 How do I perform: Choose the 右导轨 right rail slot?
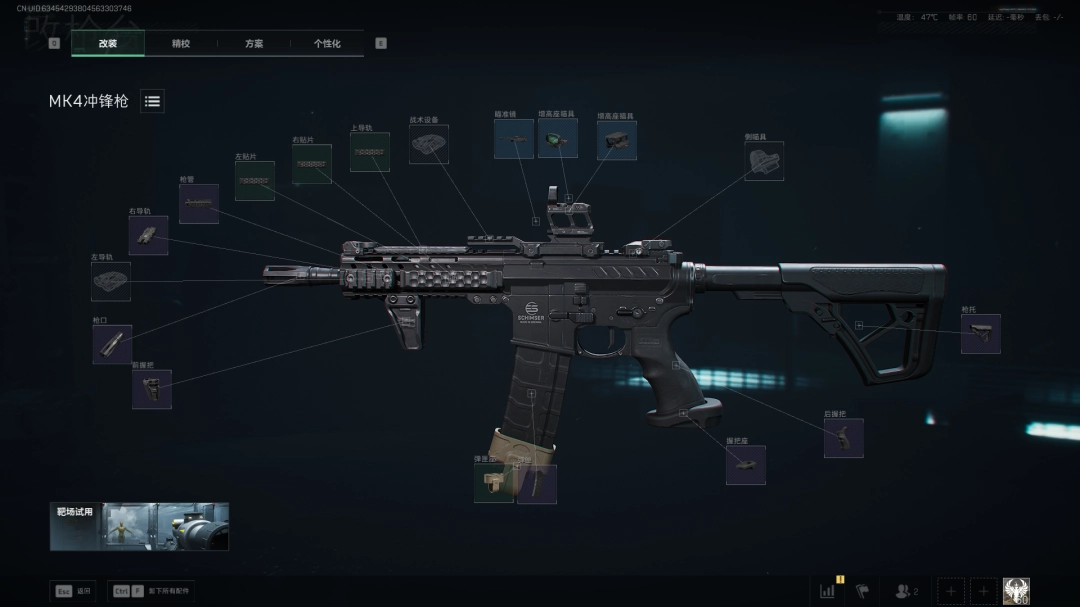pyautogui.click(x=148, y=235)
